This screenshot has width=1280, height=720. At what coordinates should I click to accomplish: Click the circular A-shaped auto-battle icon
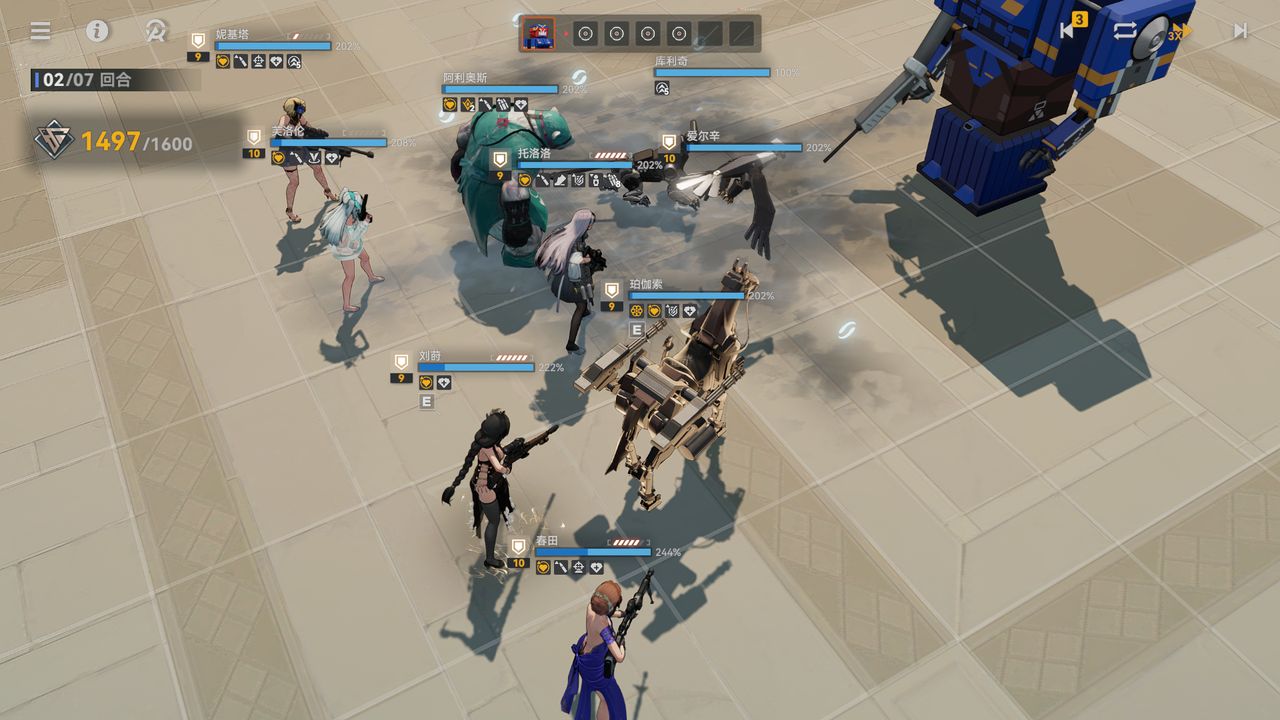tap(155, 31)
